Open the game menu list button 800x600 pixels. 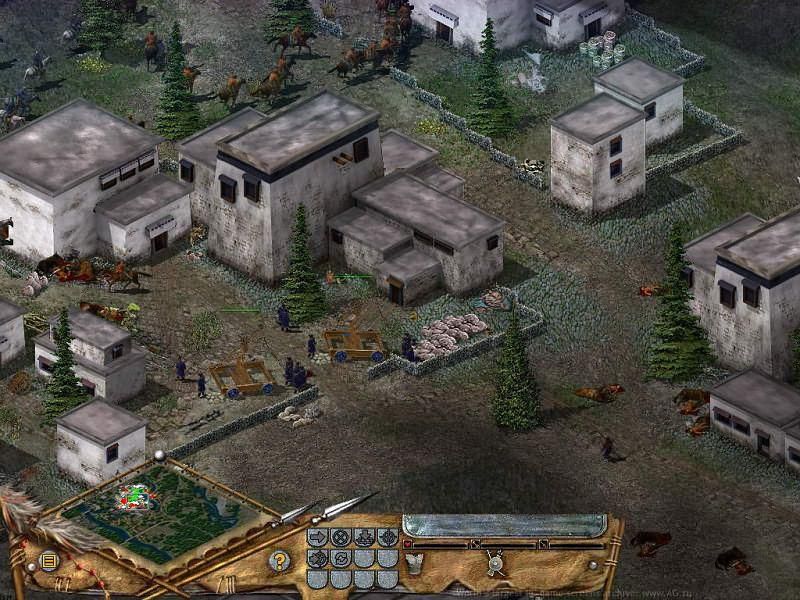tap(48, 560)
